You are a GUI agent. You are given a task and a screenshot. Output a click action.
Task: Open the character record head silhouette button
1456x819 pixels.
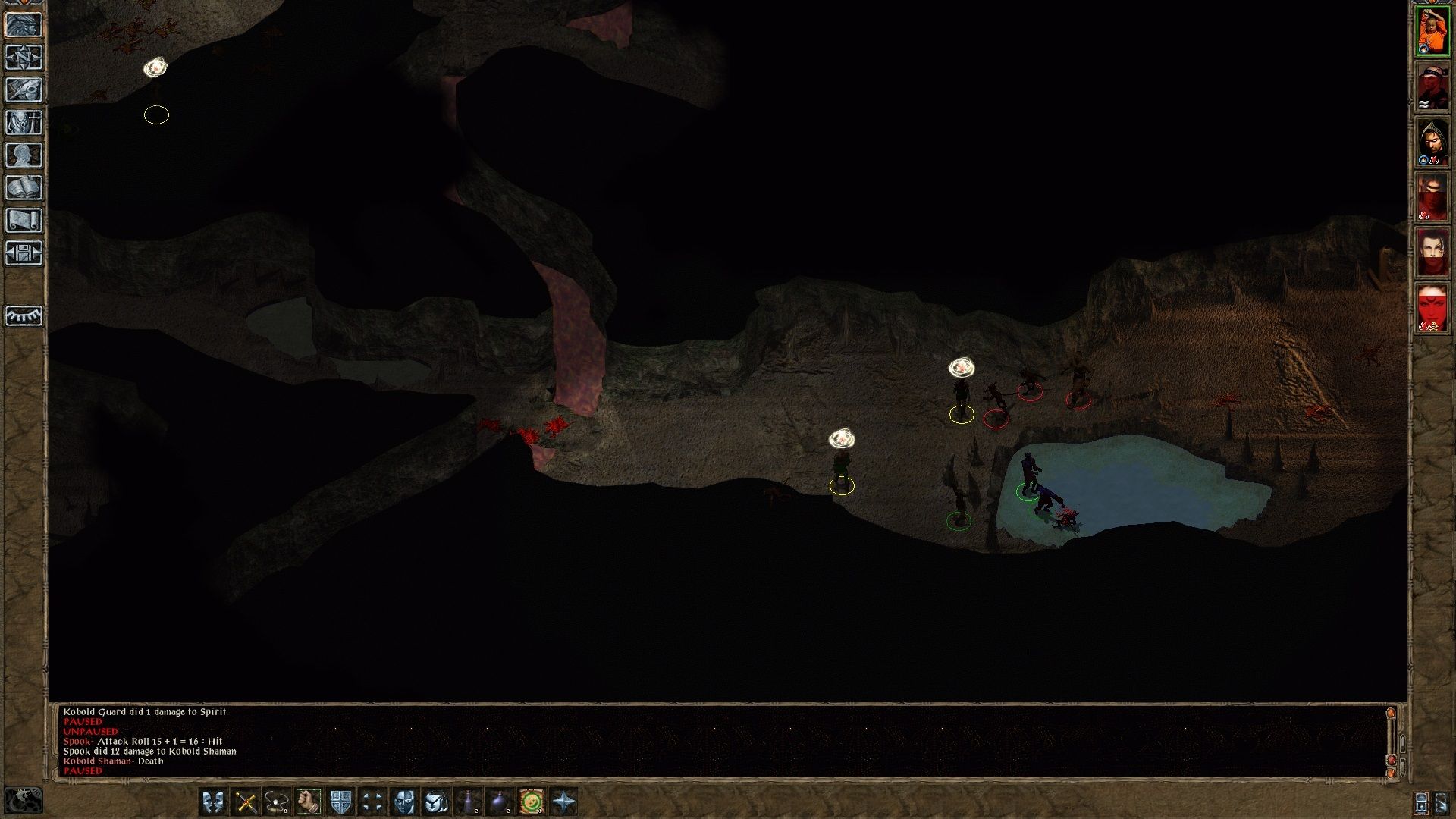(x=24, y=155)
